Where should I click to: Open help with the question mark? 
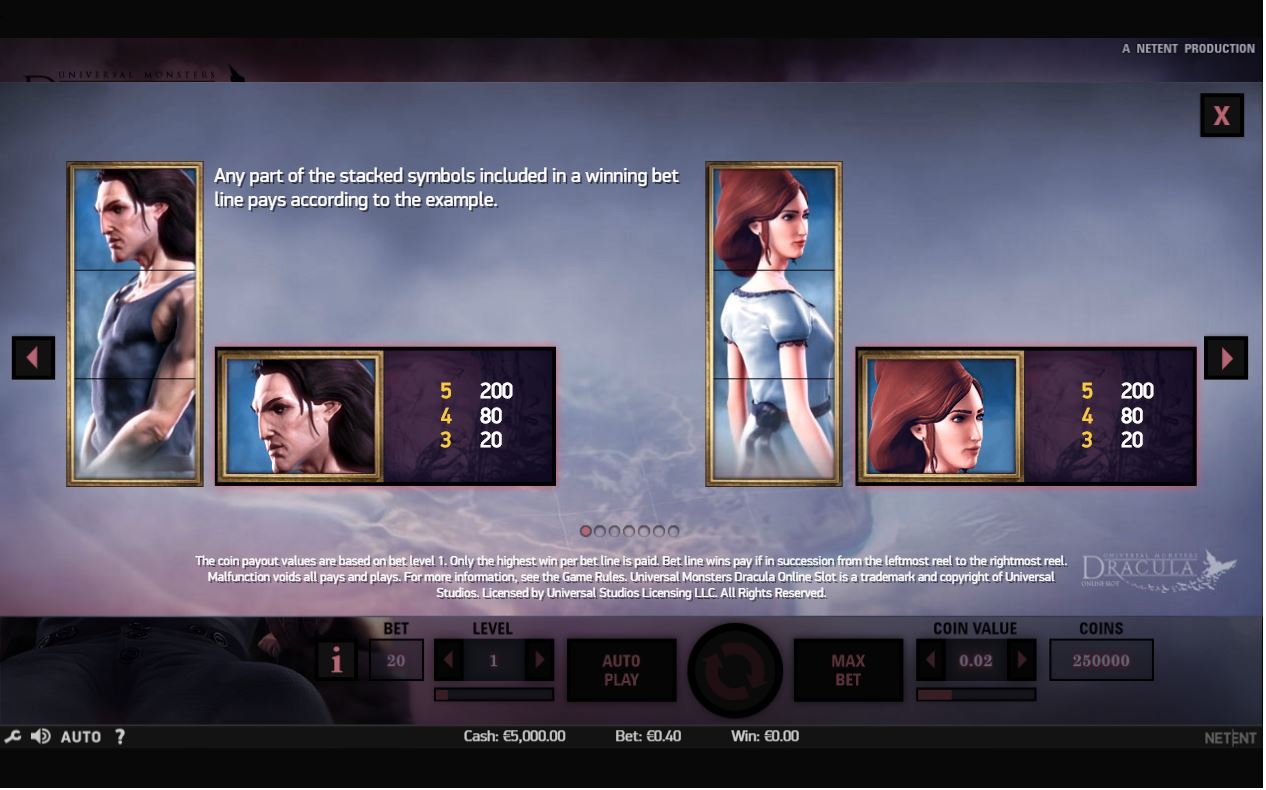coord(120,737)
